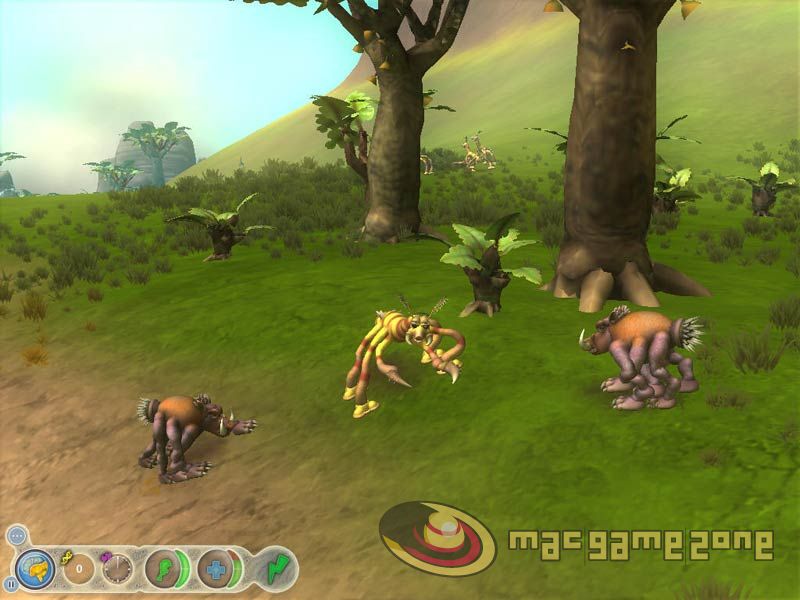
Task: Pause the game with the pause button
Action: point(11,583)
